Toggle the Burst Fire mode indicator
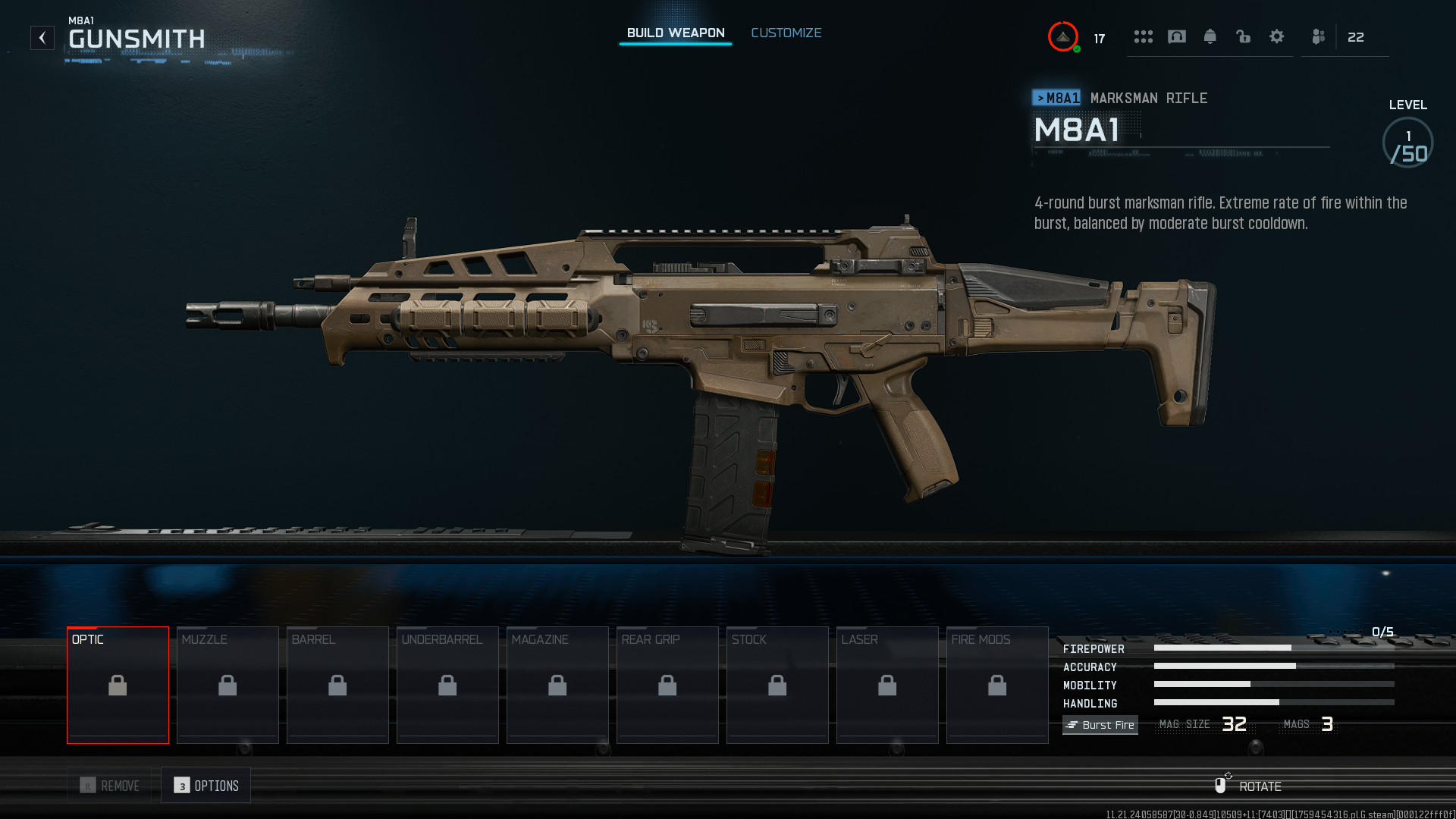The image size is (1456, 819). 1100,725
